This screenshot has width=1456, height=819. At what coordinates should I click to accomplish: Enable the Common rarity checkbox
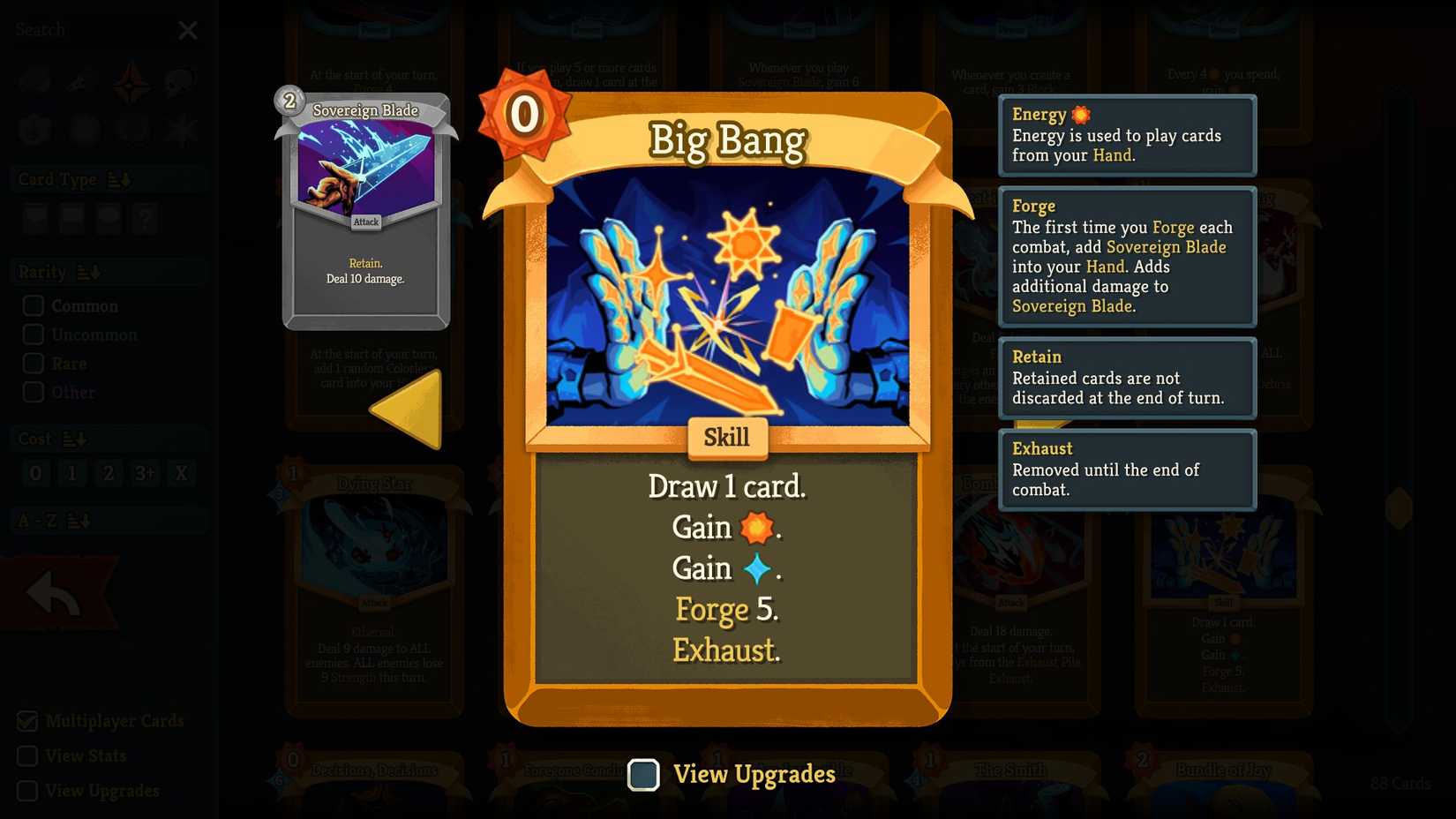34,305
